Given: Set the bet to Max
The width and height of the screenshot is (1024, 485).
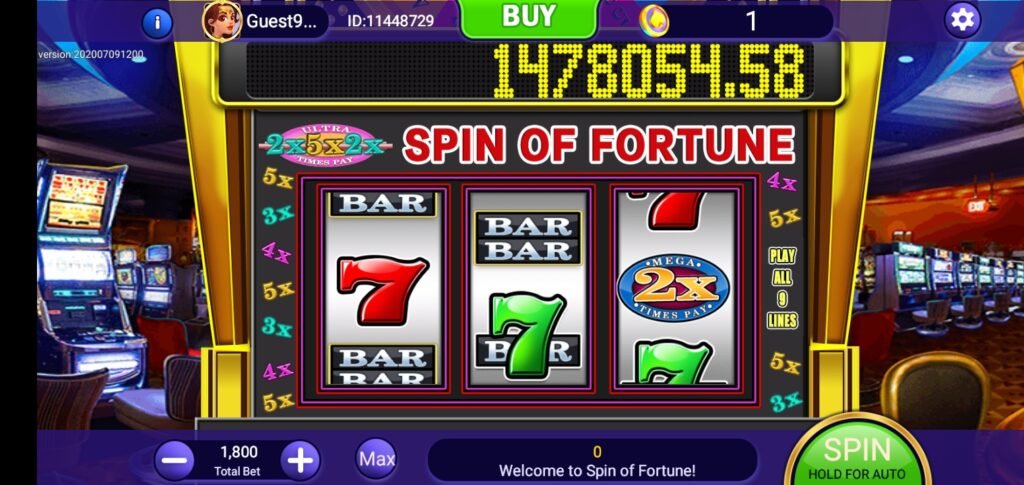Looking at the screenshot, I should tap(377, 459).
